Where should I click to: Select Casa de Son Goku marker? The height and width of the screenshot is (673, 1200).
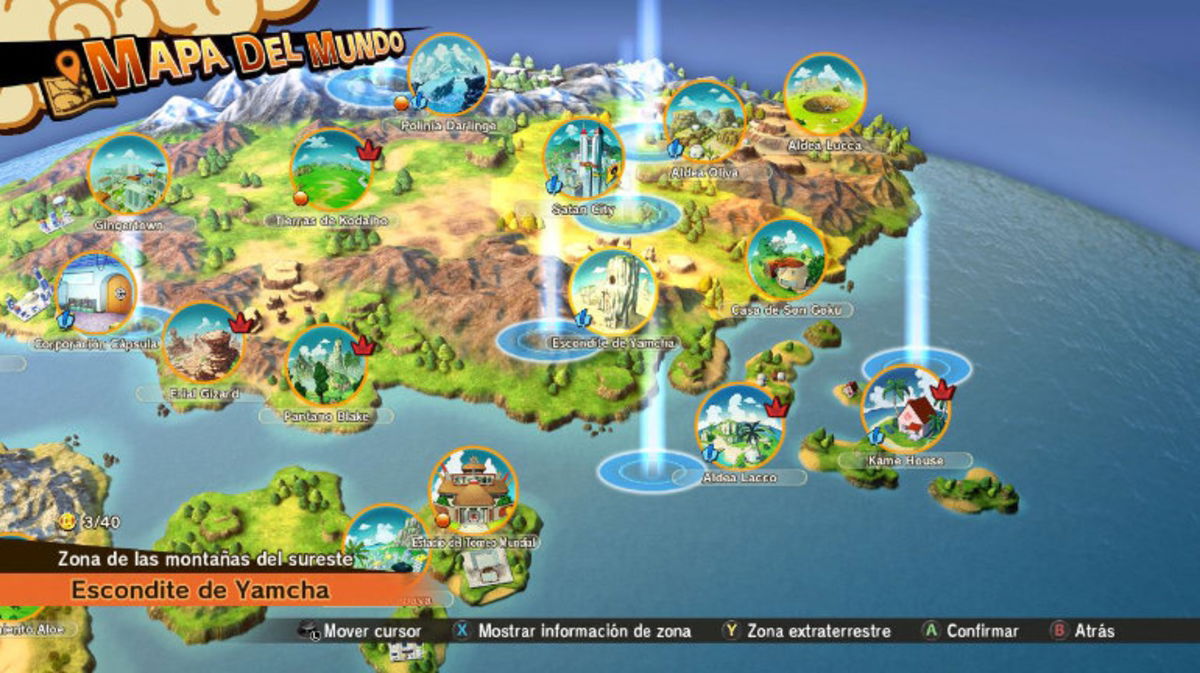click(786, 259)
